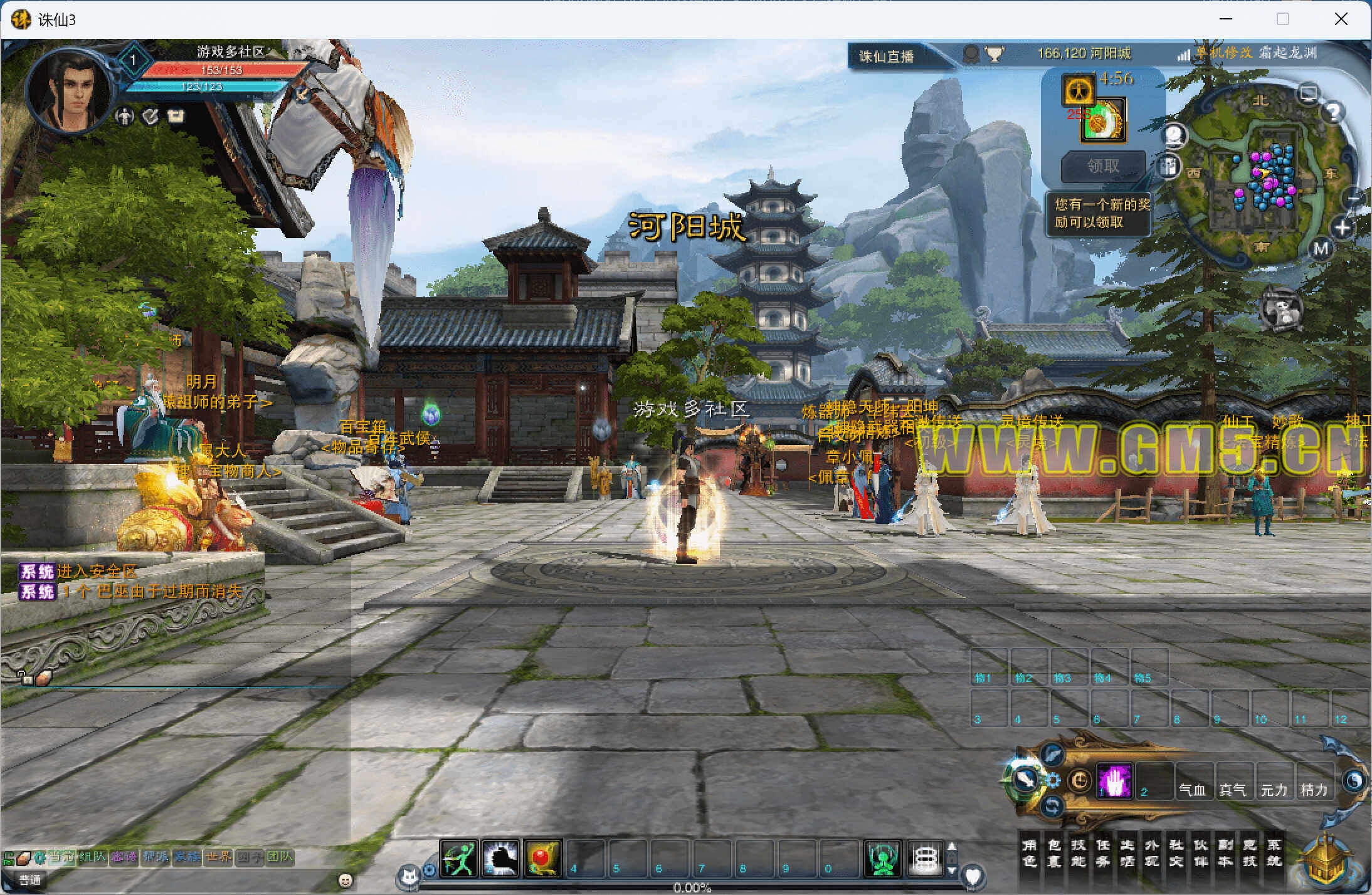Open the 包裹 inventory bag menu

point(1053,853)
